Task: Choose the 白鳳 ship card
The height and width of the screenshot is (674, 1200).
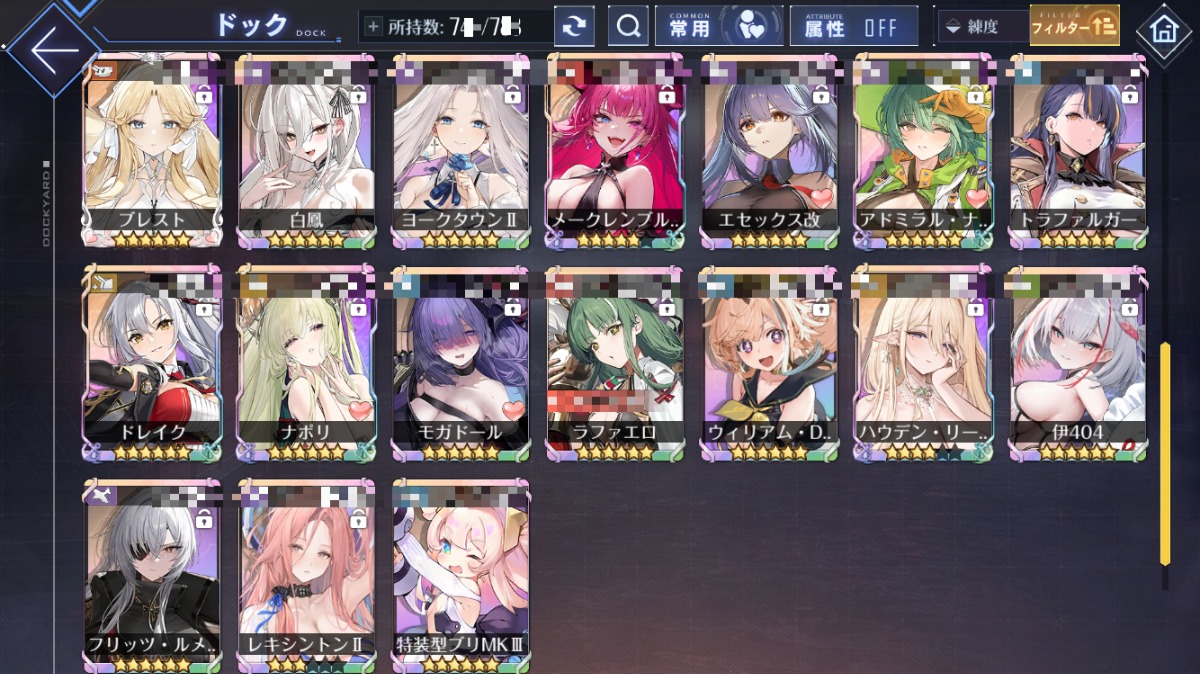Action: [x=307, y=150]
